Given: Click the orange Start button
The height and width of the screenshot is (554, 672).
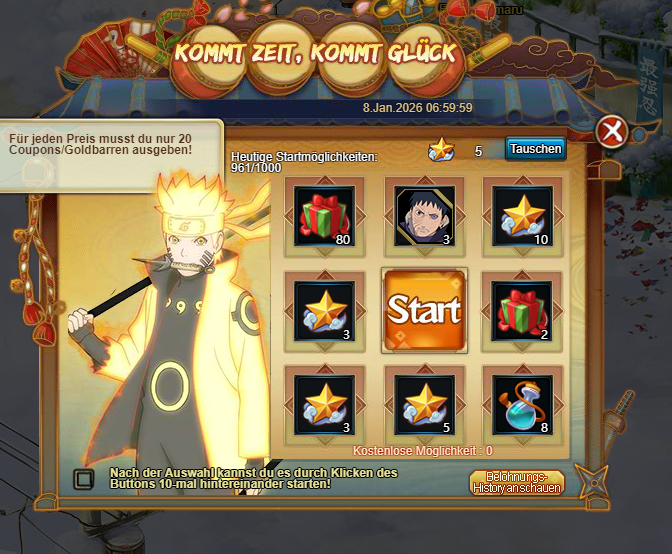Looking at the screenshot, I should click(424, 310).
